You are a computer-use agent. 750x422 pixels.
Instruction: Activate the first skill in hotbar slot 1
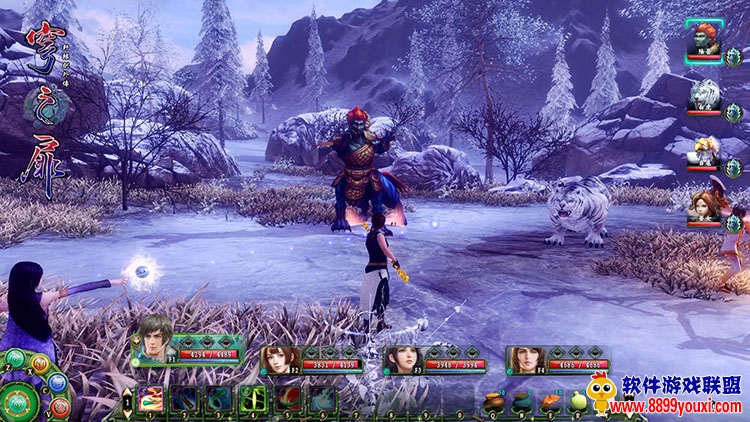click(151, 399)
